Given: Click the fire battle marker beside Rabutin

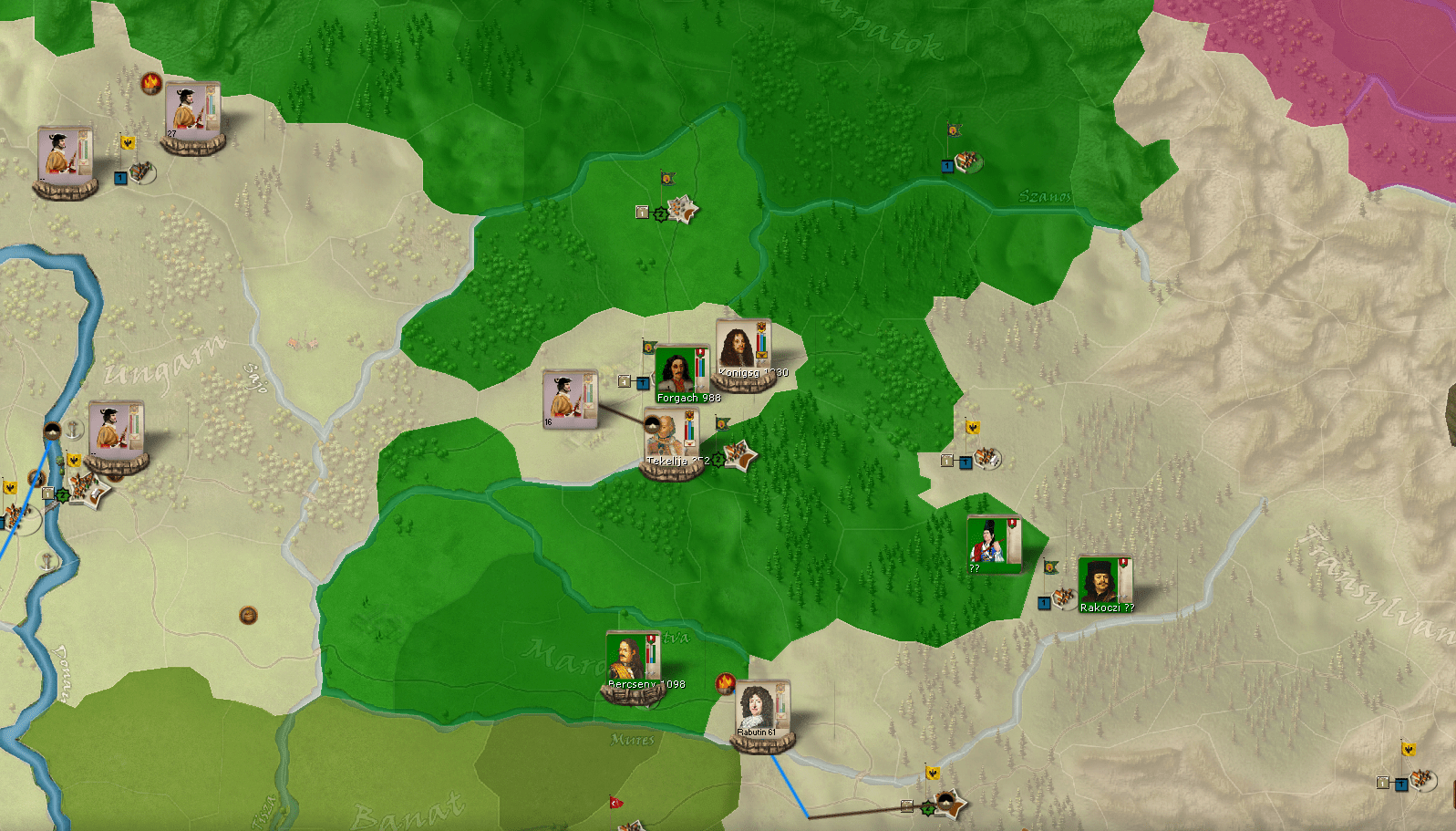Looking at the screenshot, I should coord(726,682).
